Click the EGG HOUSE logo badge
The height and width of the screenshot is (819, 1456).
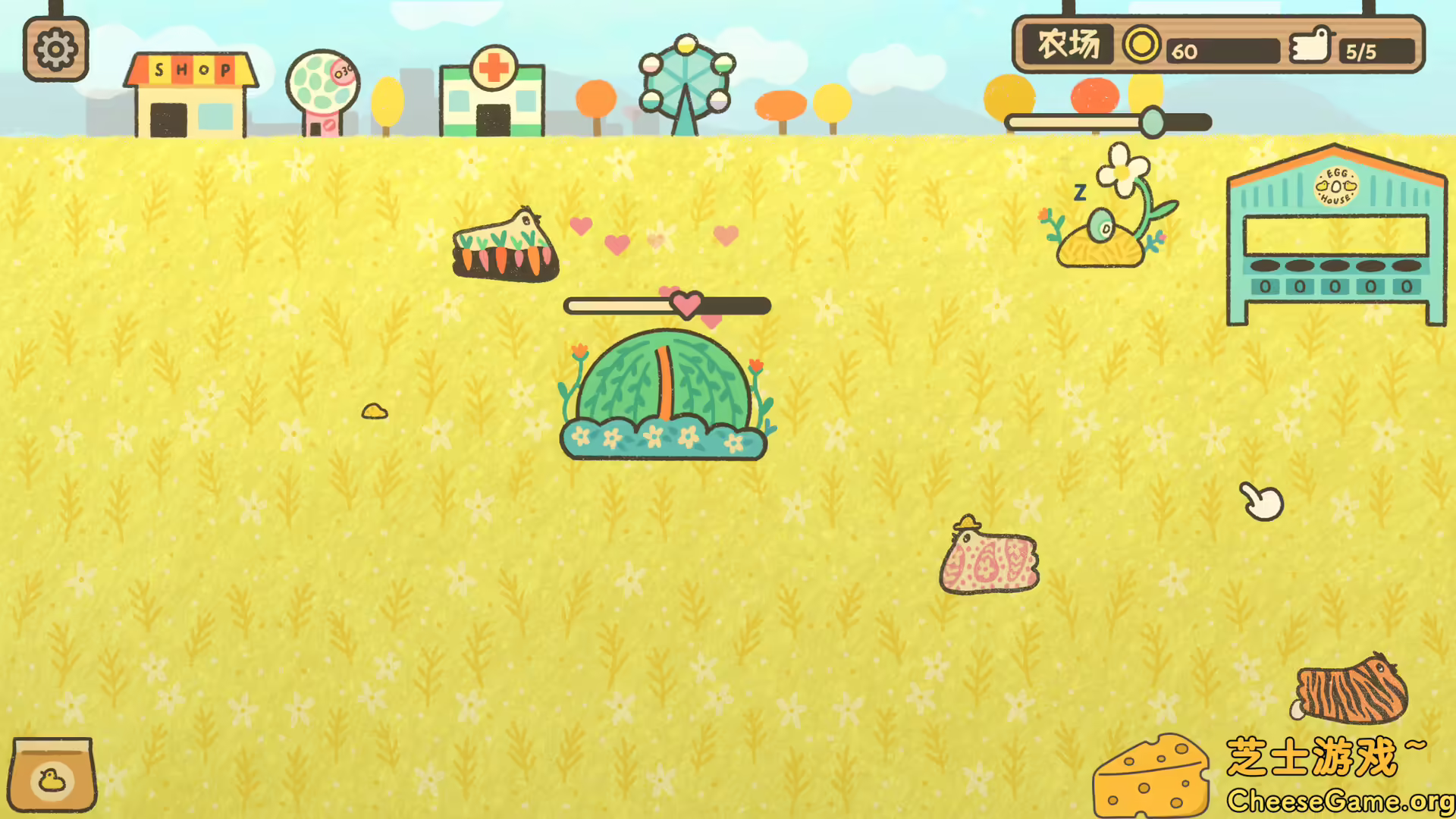coord(1337,186)
